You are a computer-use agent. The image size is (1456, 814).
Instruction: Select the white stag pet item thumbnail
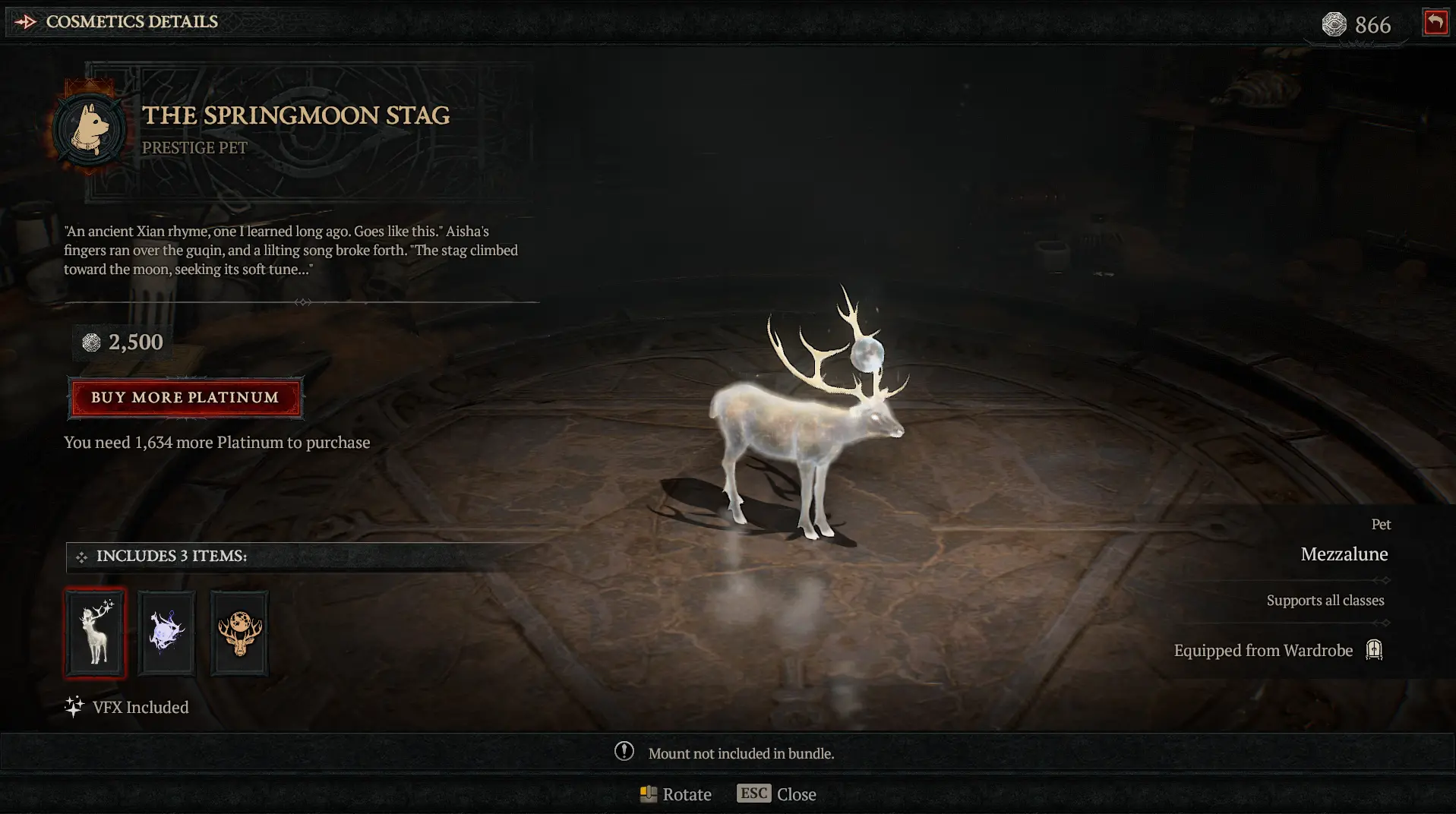96,633
